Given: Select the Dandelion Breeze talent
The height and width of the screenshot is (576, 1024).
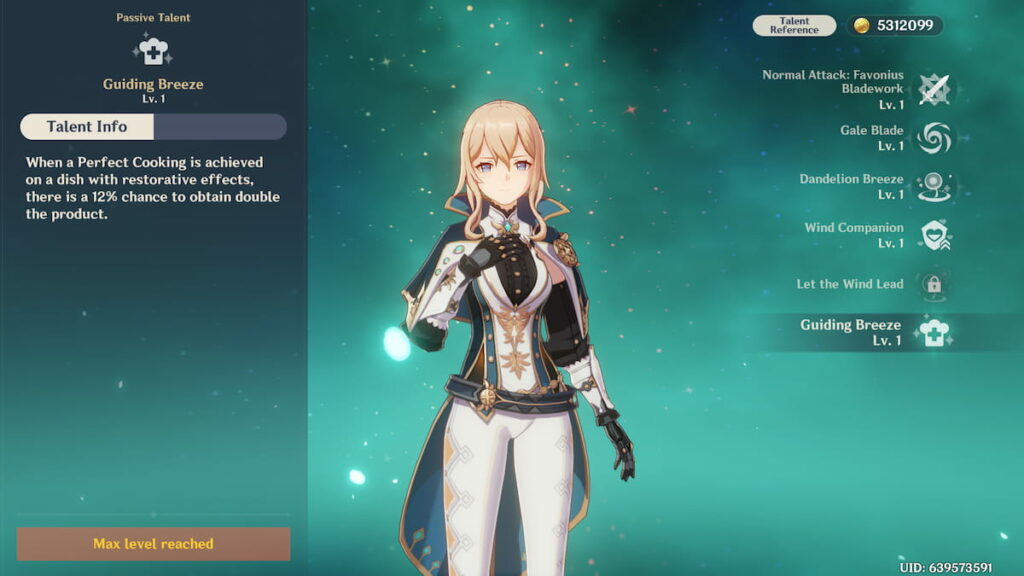Looking at the screenshot, I should point(934,186).
